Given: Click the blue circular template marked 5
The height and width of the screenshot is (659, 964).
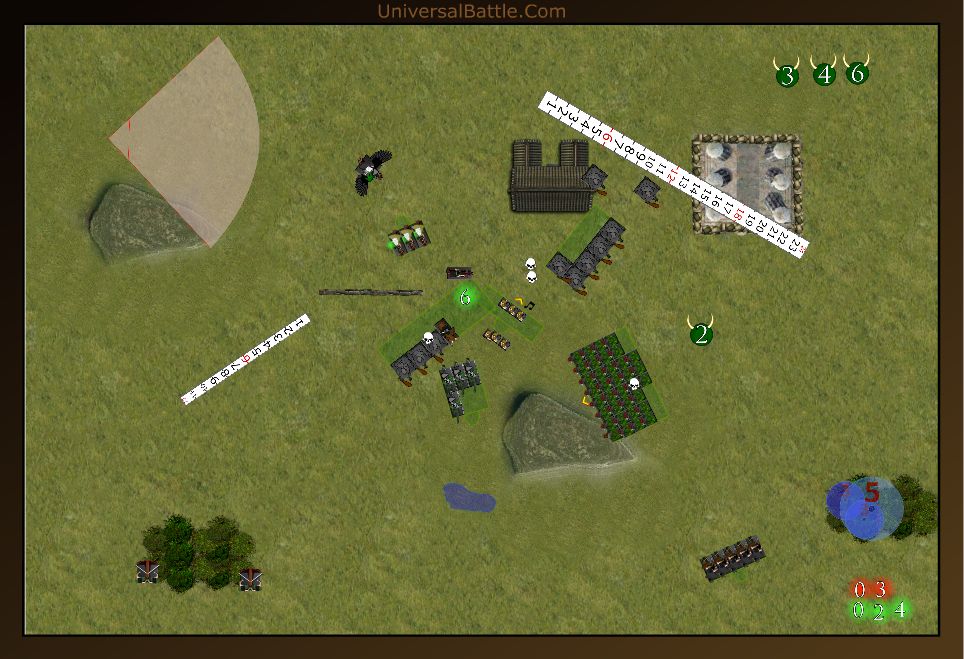Looking at the screenshot, I should coord(867,506).
